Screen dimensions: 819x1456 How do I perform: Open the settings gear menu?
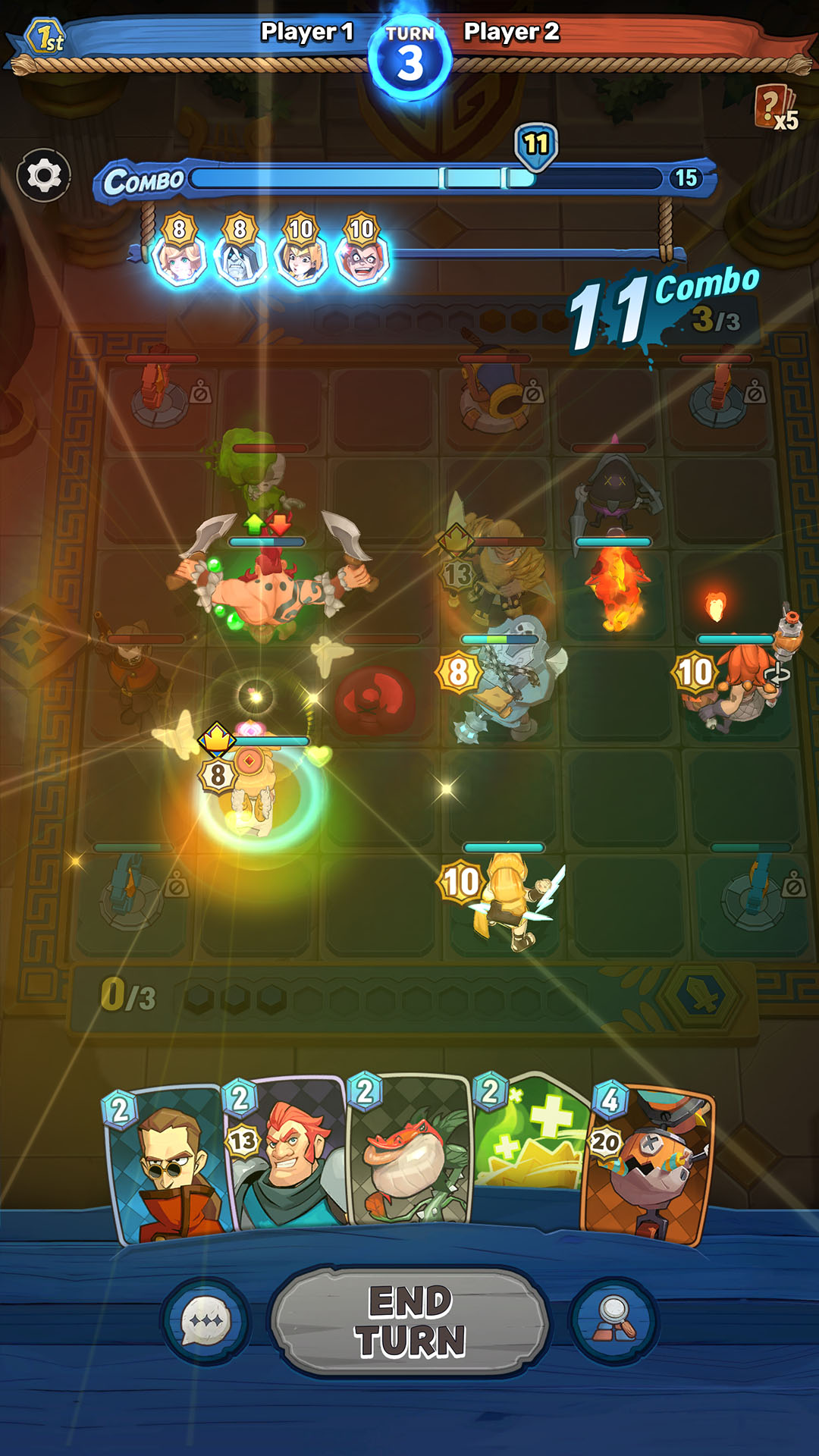pos(44,176)
